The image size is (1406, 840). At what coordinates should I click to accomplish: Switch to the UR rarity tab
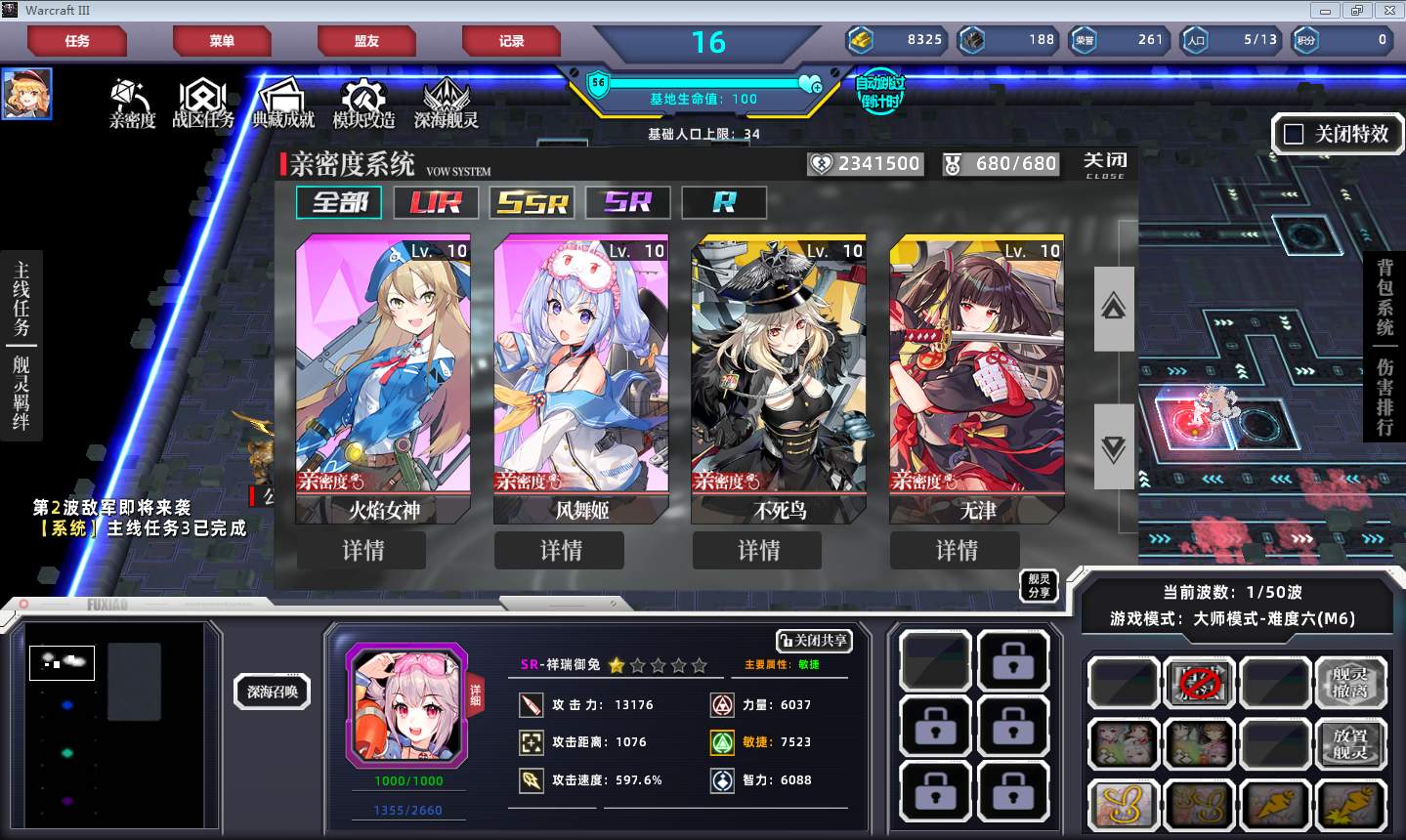pyautogui.click(x=435, y=202)
